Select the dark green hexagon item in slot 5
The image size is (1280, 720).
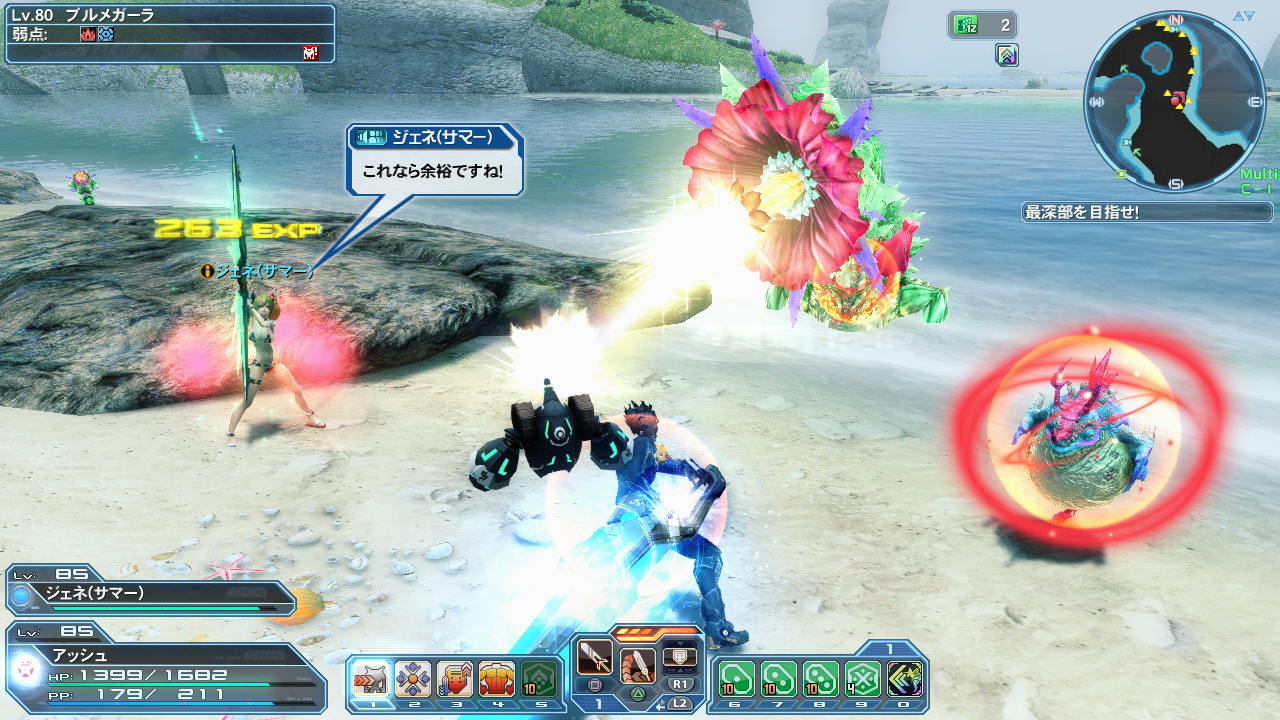pos(538,679)
